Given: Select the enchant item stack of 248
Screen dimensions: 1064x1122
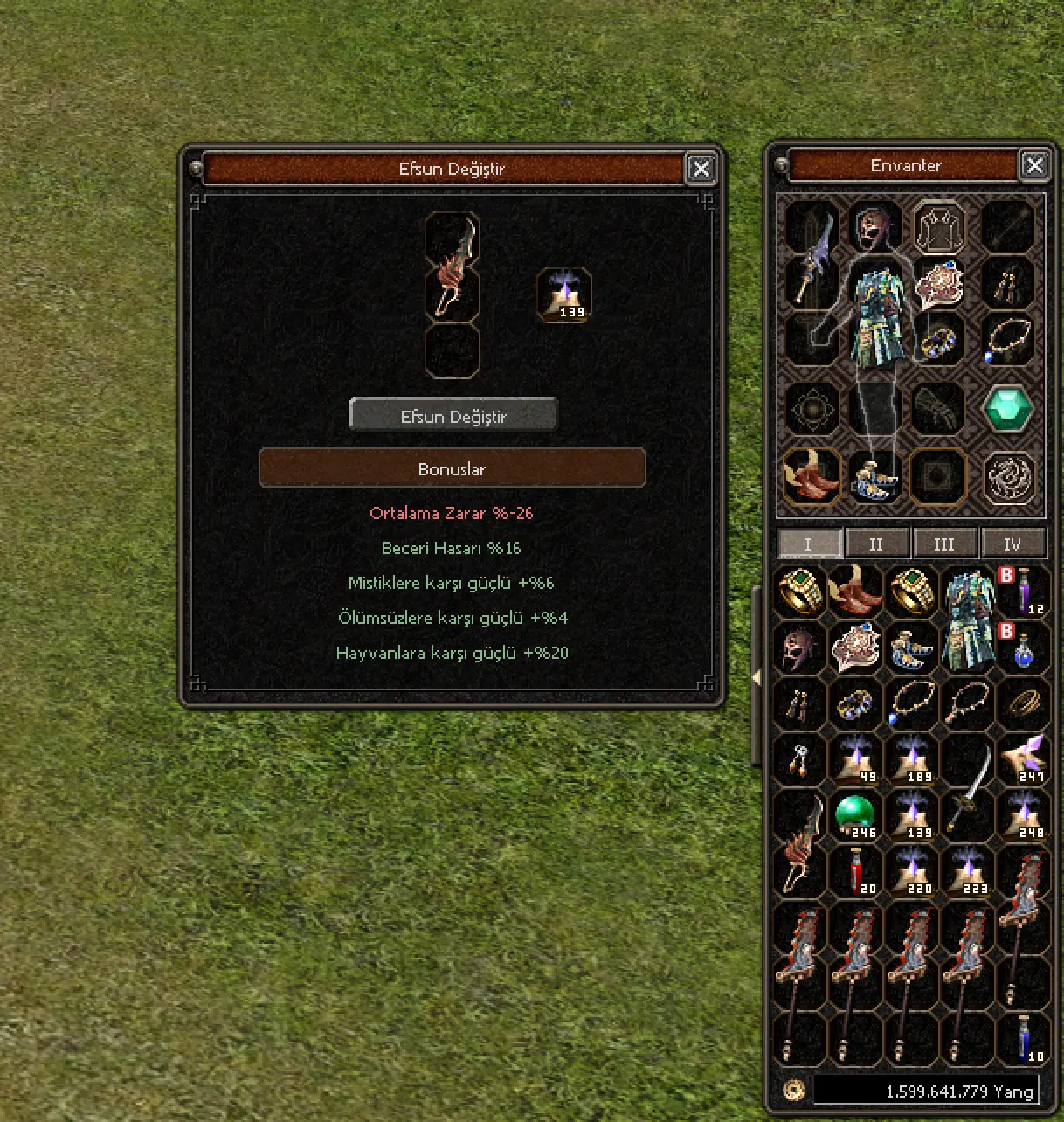Looking at the screenshot, I should tap(1023, 816).
